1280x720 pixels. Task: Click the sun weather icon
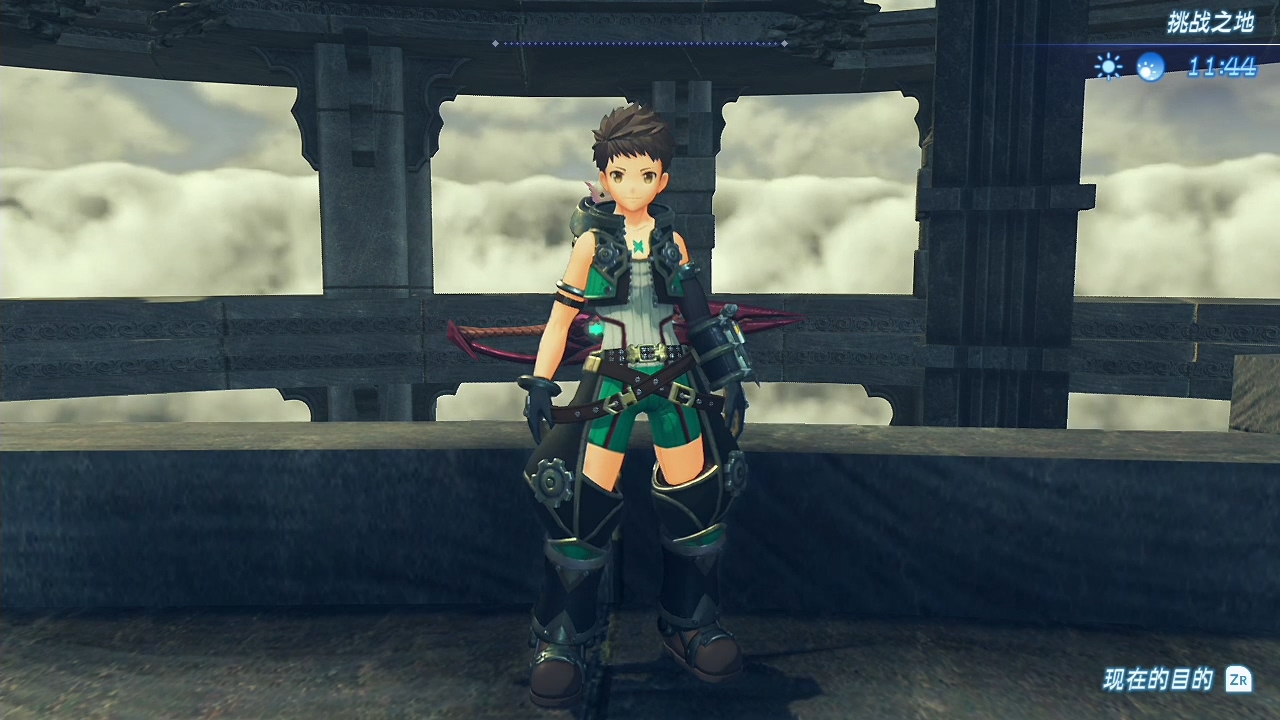1108,67
